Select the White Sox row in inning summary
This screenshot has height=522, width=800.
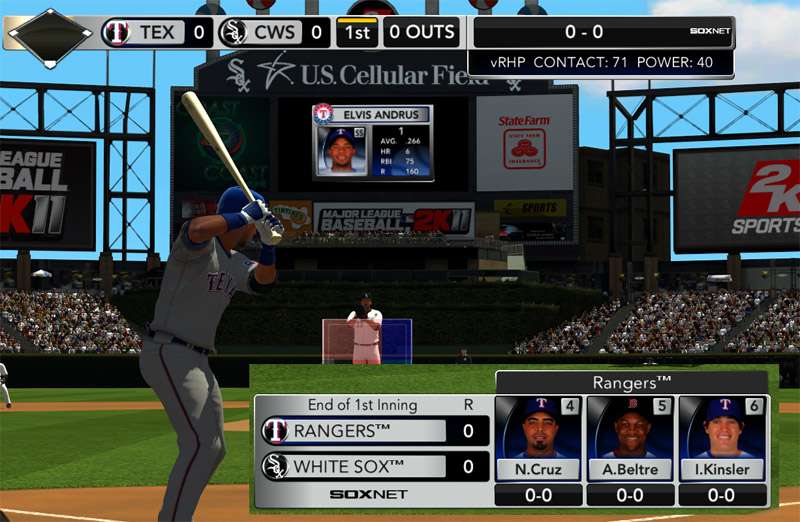click(371, 466)
